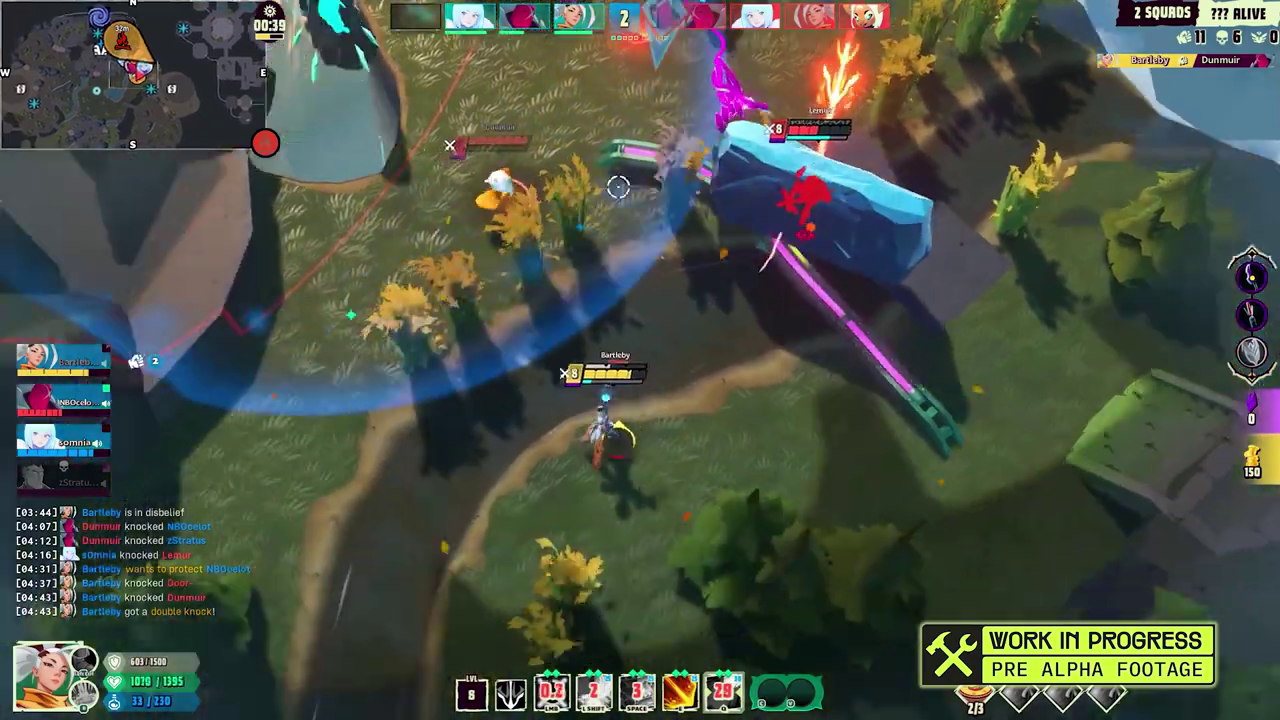This screenshot has width=1280, height=720.
Task: Click the winged crest icon beside LVL 8
Action: click(x=511, y=694)
